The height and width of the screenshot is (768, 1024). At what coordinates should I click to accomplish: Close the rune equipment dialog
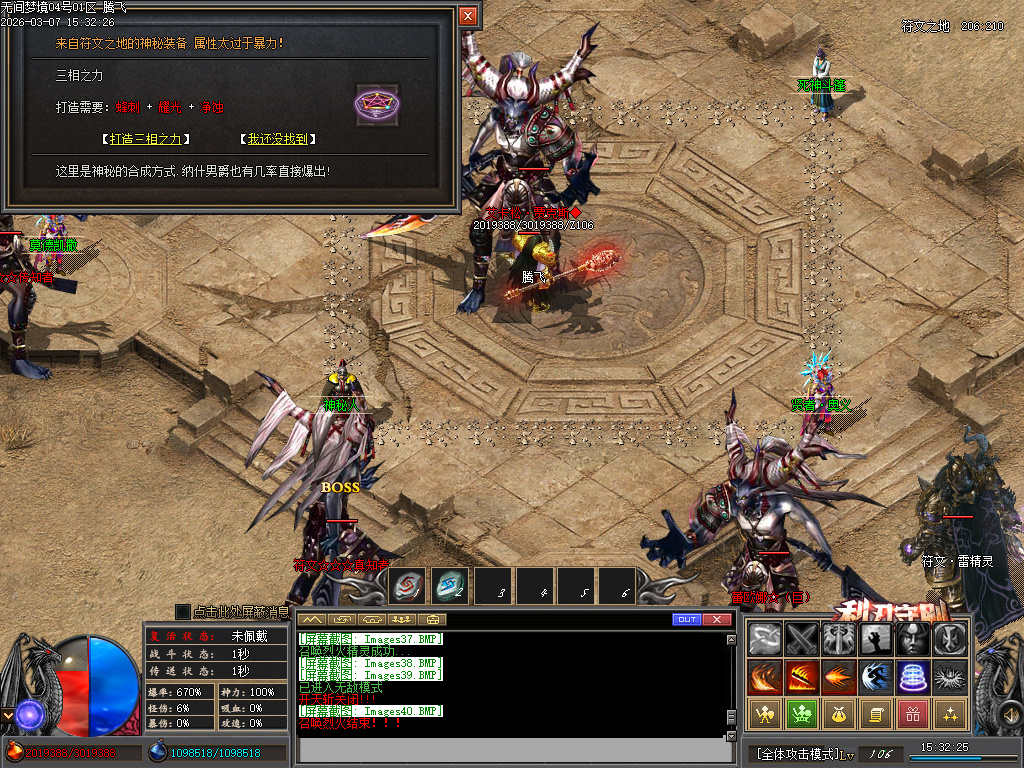pos(468,16)
